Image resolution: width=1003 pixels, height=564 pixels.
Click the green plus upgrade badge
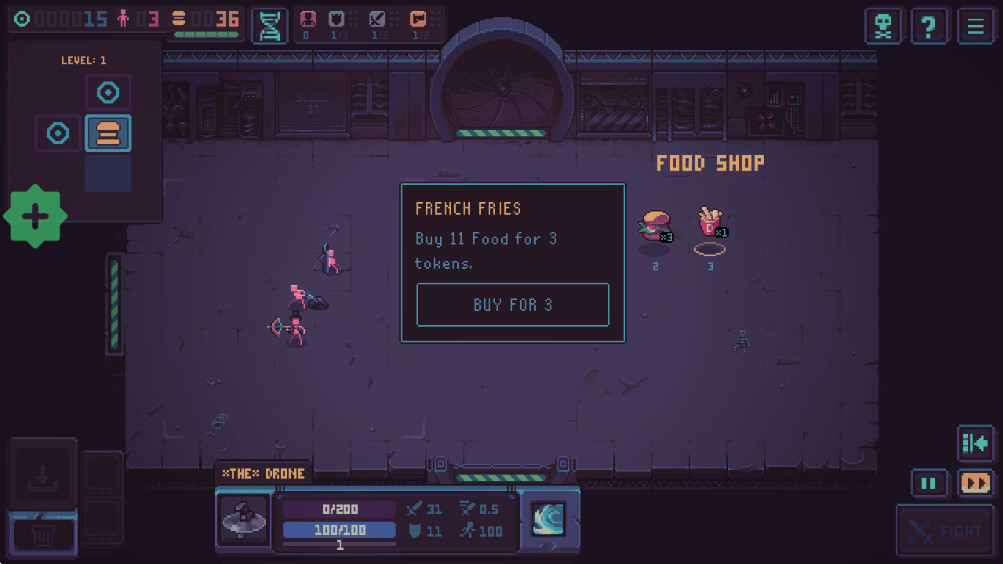[36, 216]
